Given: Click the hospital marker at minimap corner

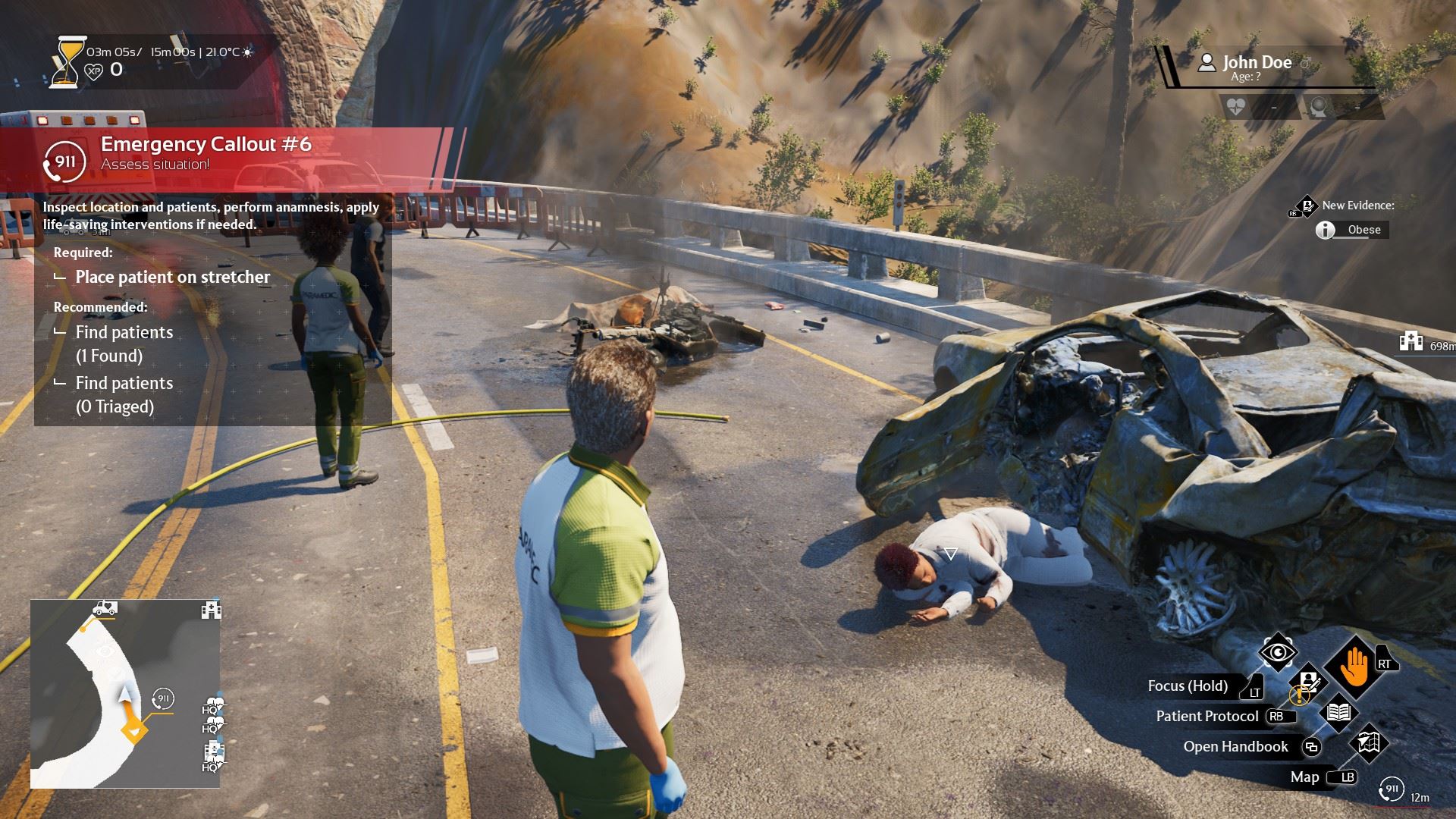Looking at the screenshot, I should [x=211, y=610].
